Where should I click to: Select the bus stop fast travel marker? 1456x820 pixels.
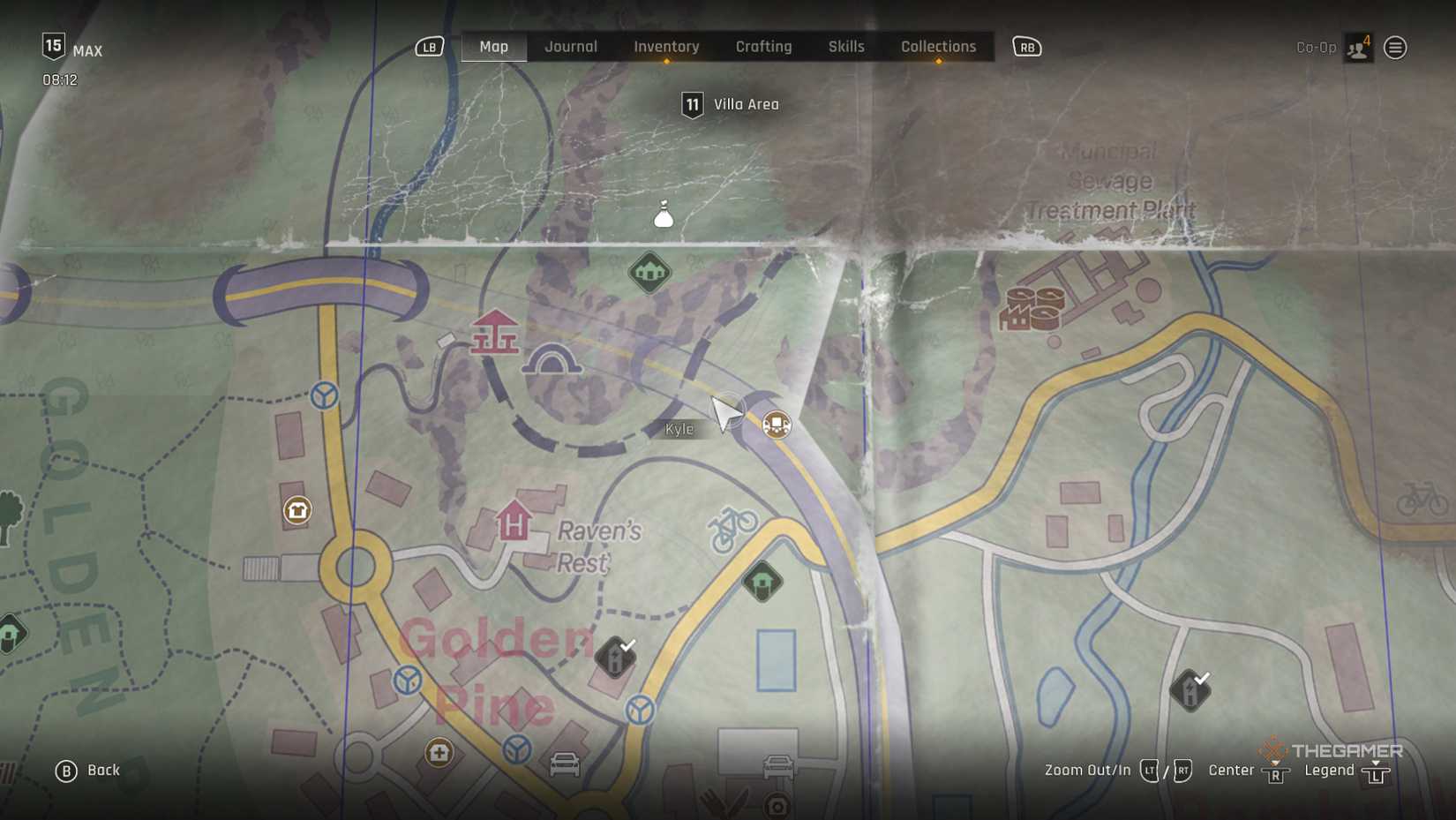coord(777,425)
